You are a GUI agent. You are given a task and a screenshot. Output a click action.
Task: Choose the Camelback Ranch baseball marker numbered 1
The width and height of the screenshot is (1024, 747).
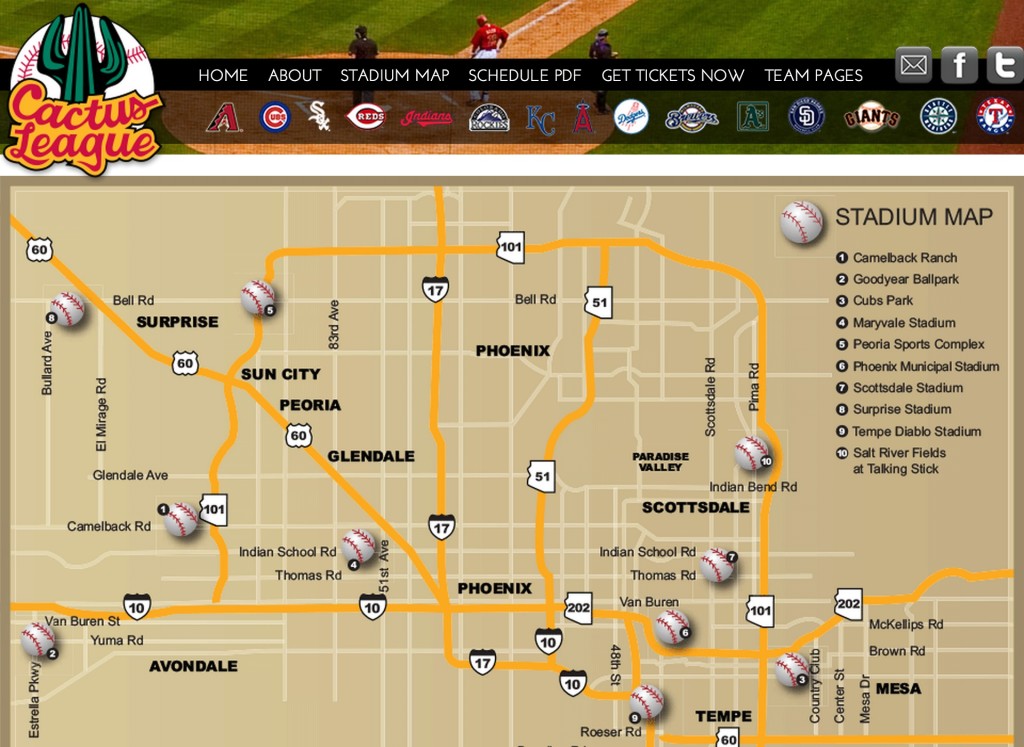click(181, 519)
